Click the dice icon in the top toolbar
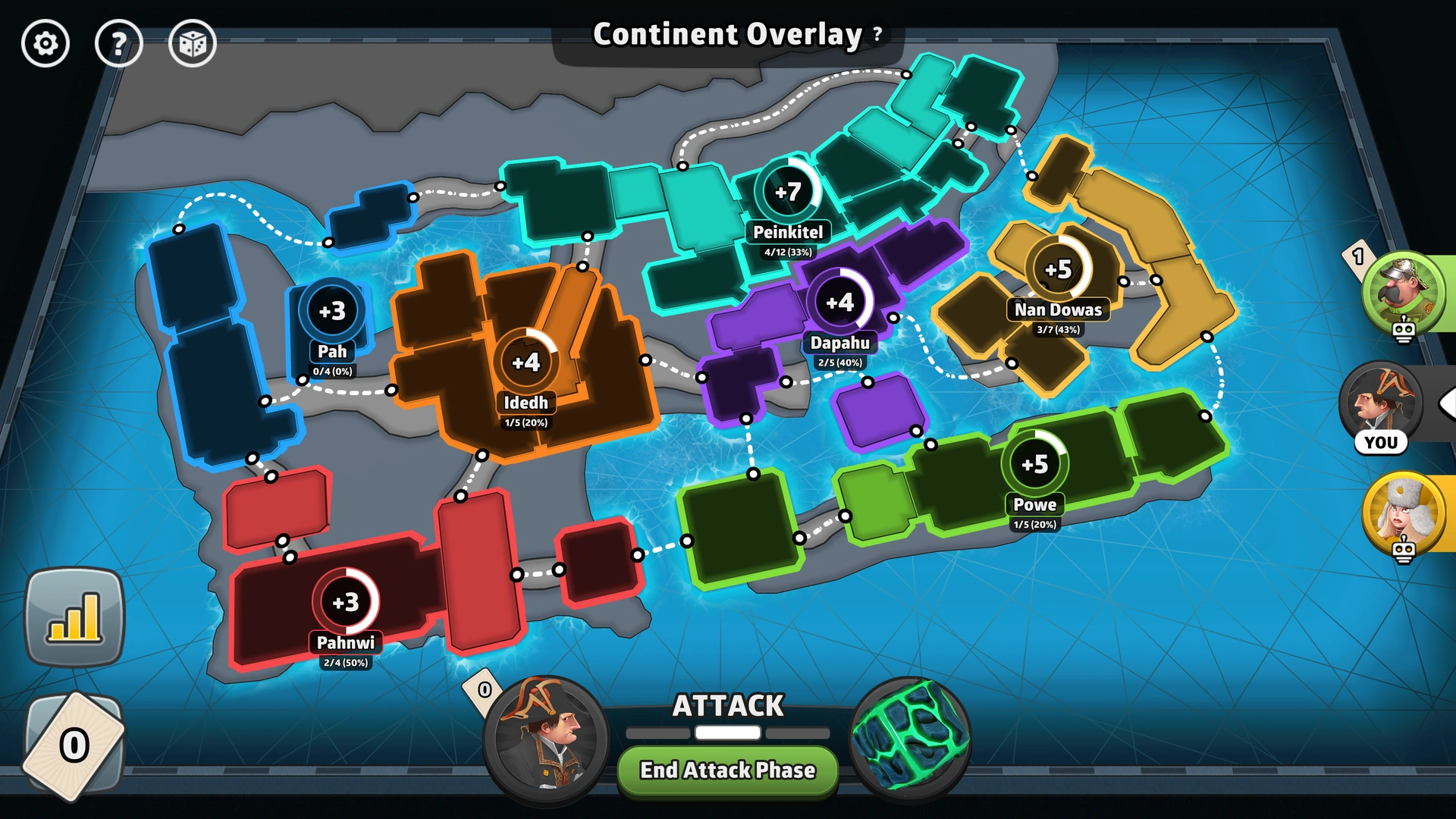 tap(193, 43)
